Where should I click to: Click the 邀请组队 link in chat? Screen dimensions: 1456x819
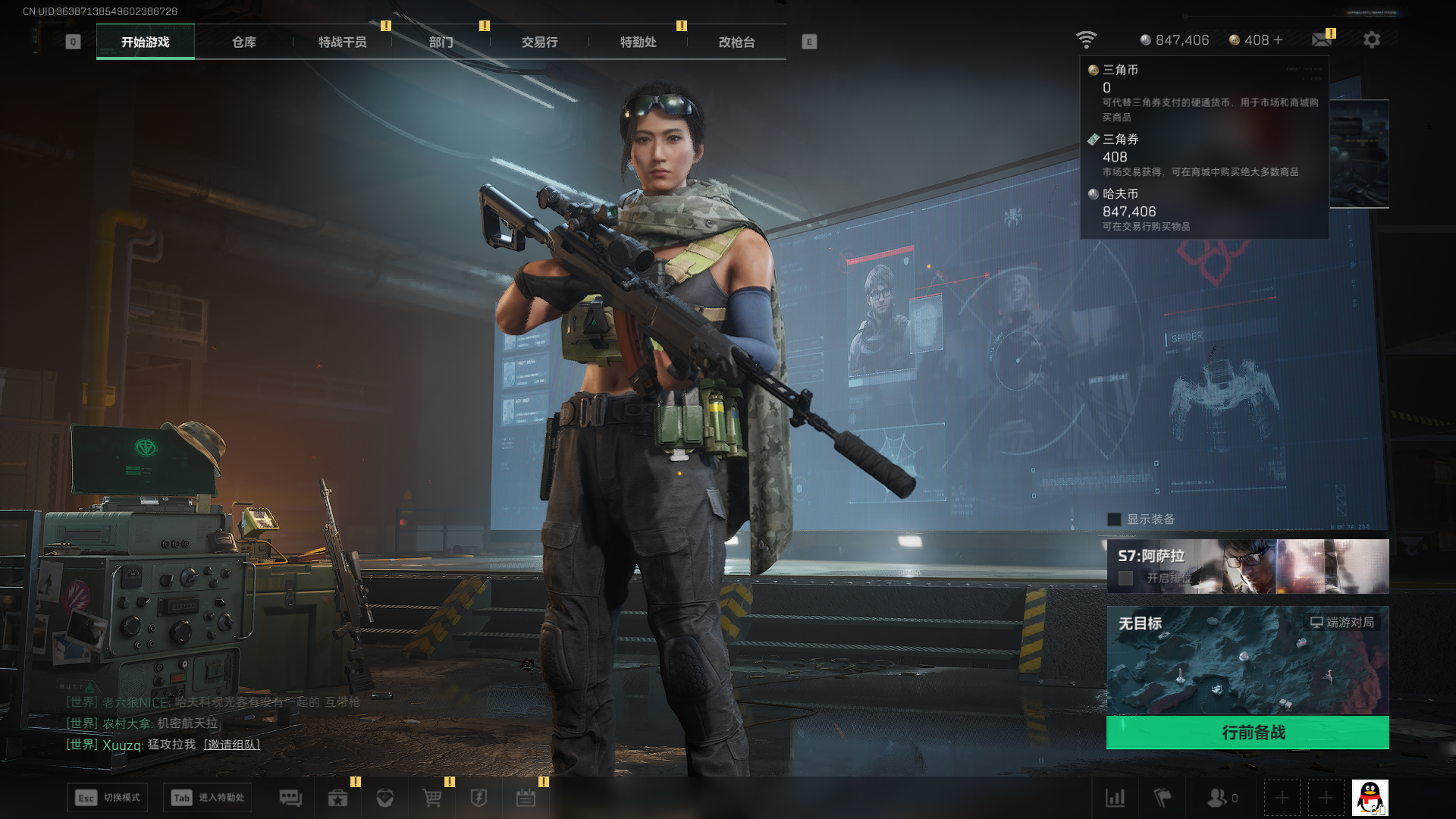232,745
